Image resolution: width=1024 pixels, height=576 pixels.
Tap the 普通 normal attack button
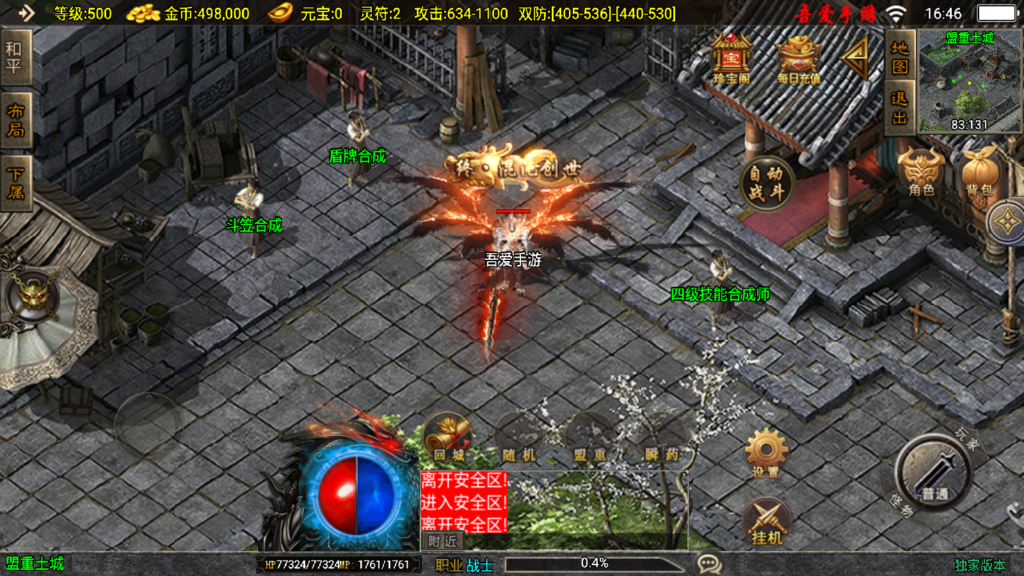coord(933,473)
